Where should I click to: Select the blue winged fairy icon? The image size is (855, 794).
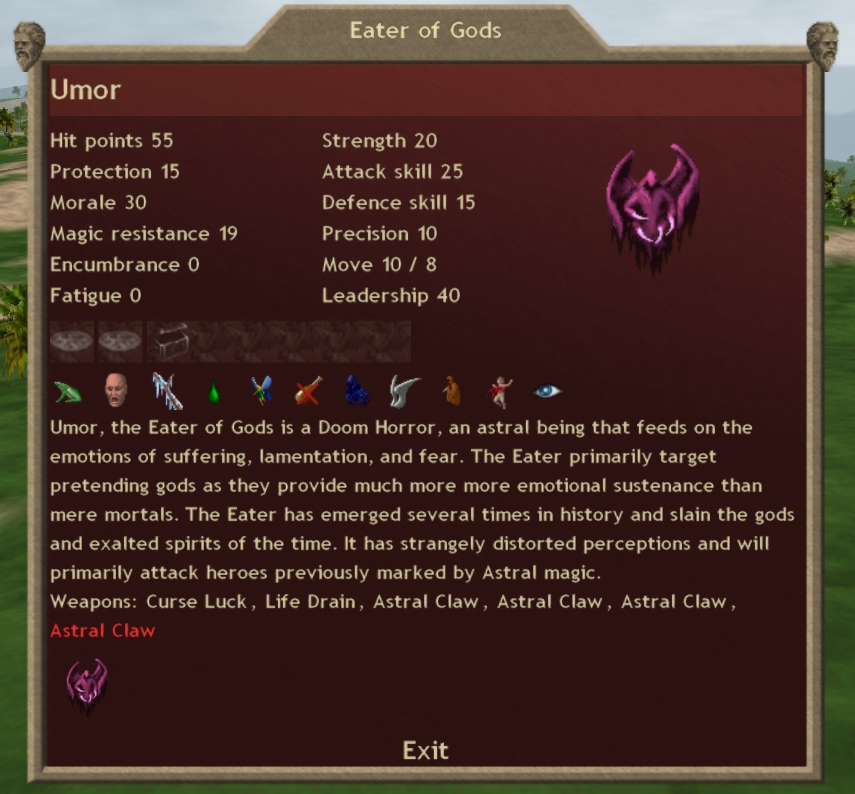pyautogui.click(x=260, y=391)
